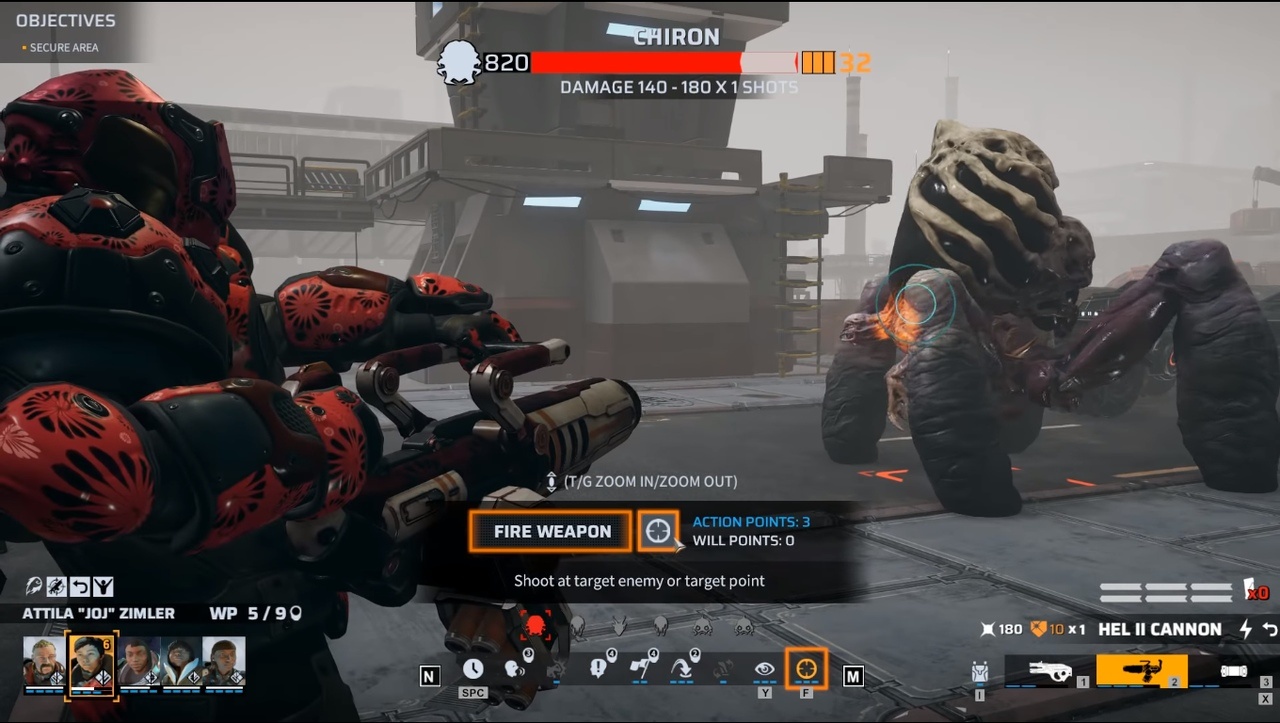Screen dimensions: 1280x723
Task: Select the highlighted Attila Zimler portrait
Action: click(x=92, y=661)
